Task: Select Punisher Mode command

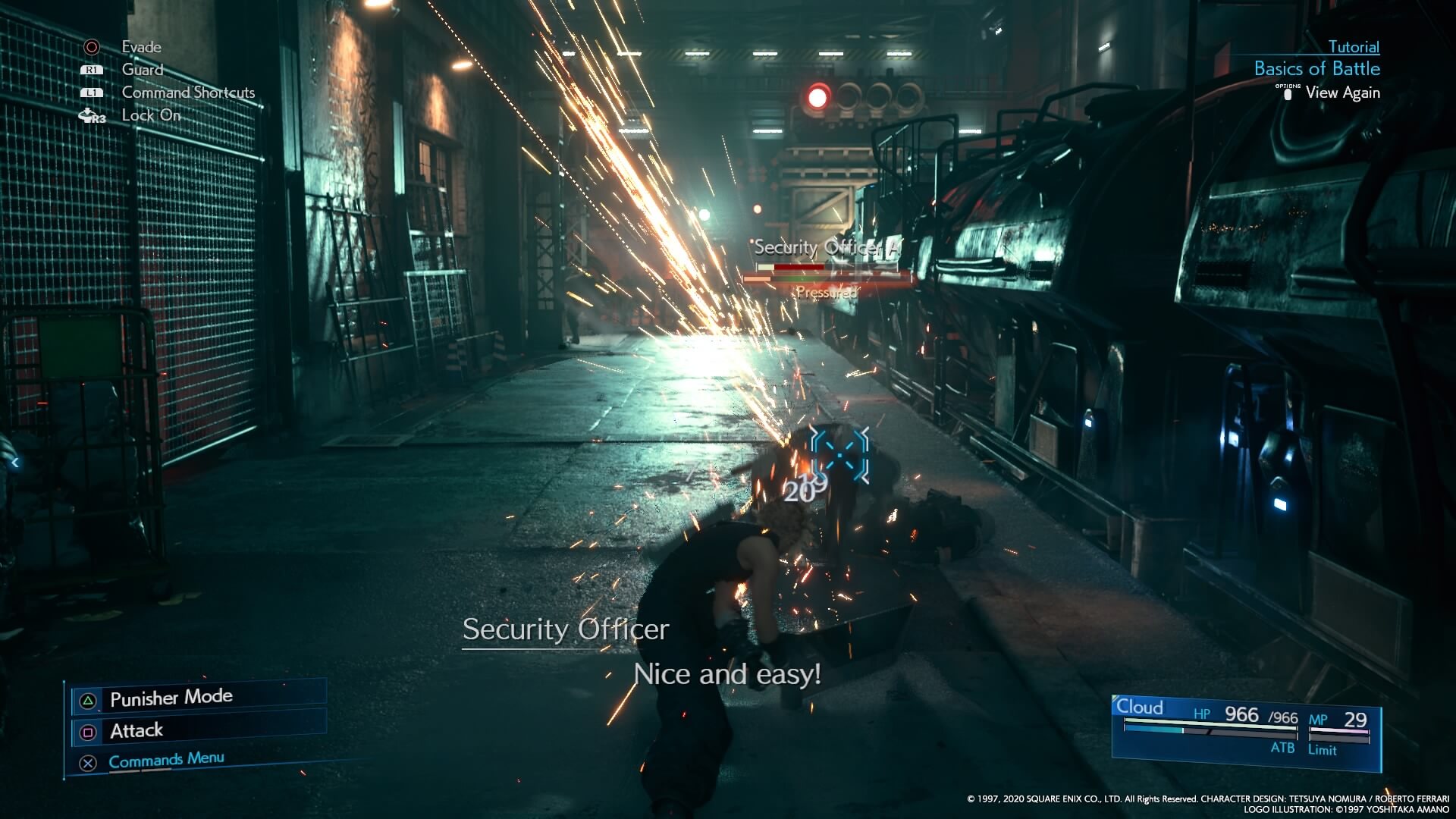Action: tap(171, 698)
